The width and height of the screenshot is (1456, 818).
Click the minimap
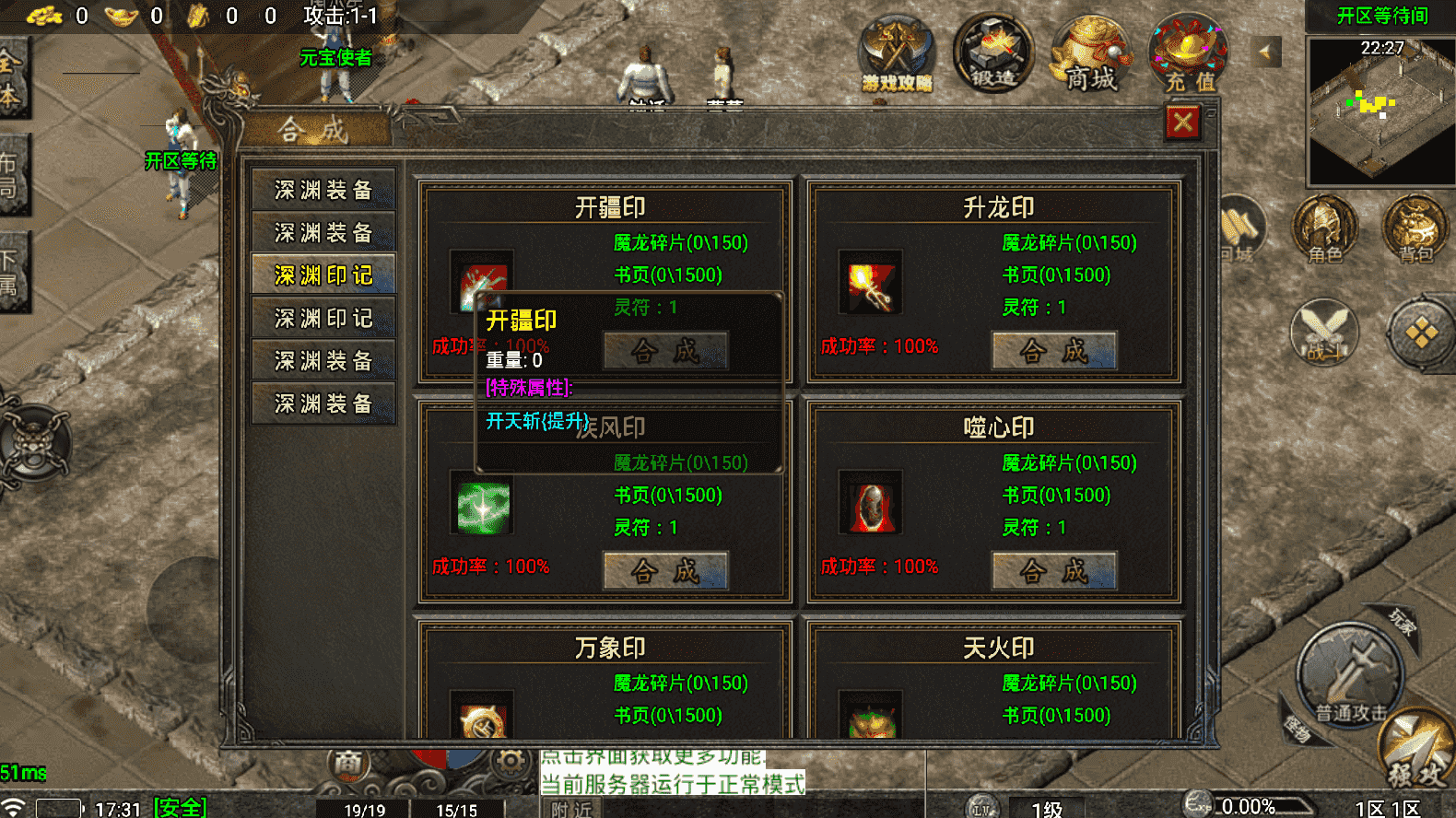click(x=1380, y=111)
